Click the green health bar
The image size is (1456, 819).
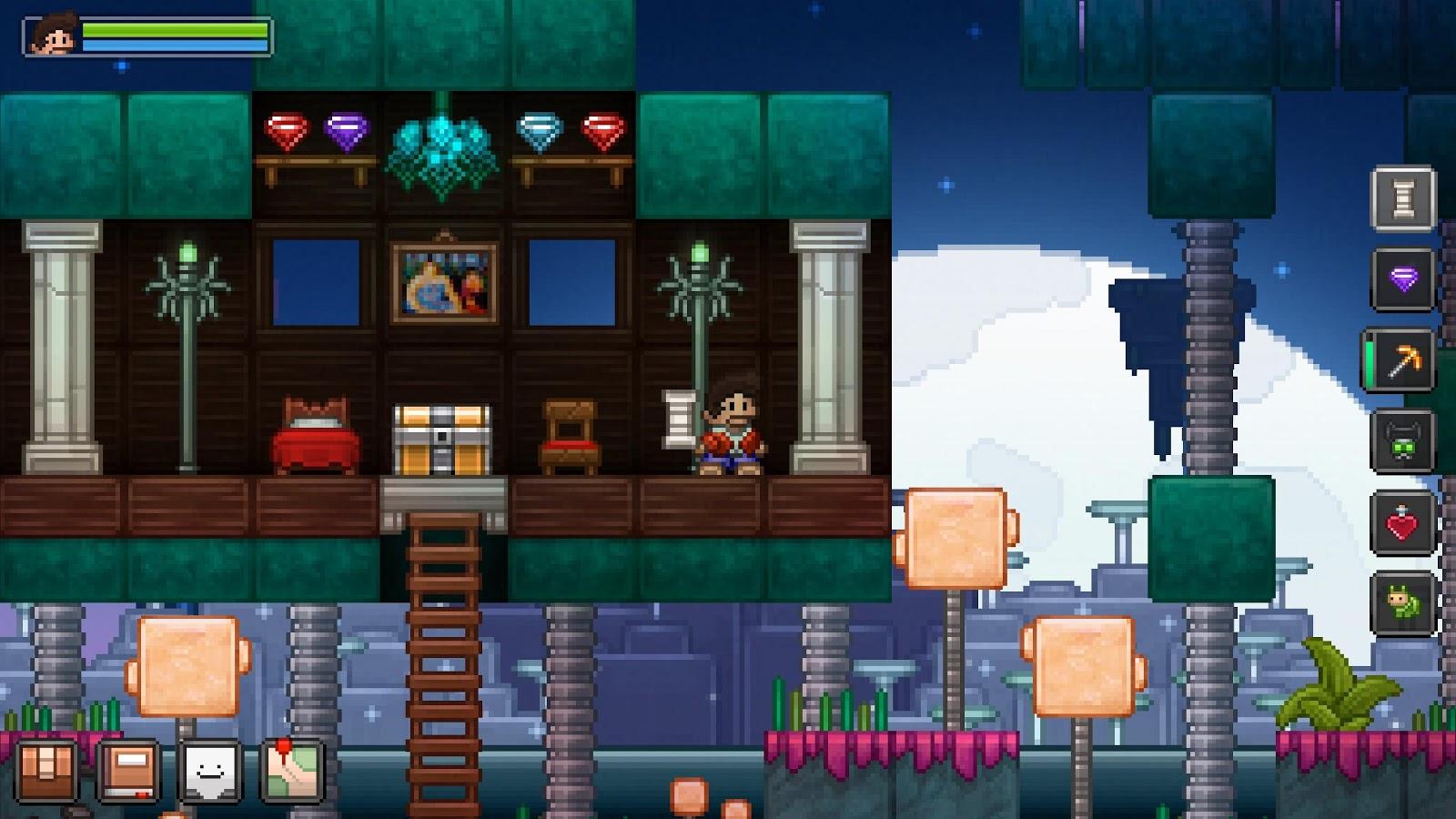176,28
